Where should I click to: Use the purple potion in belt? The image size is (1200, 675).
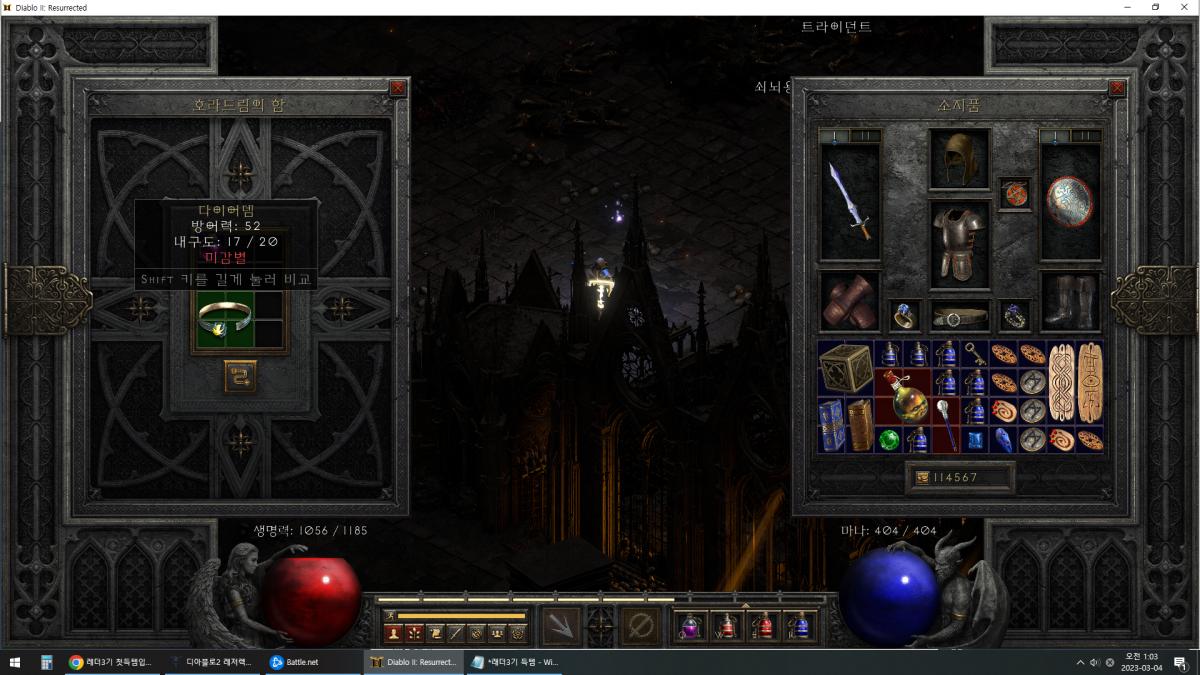click(x=690, y=627)
